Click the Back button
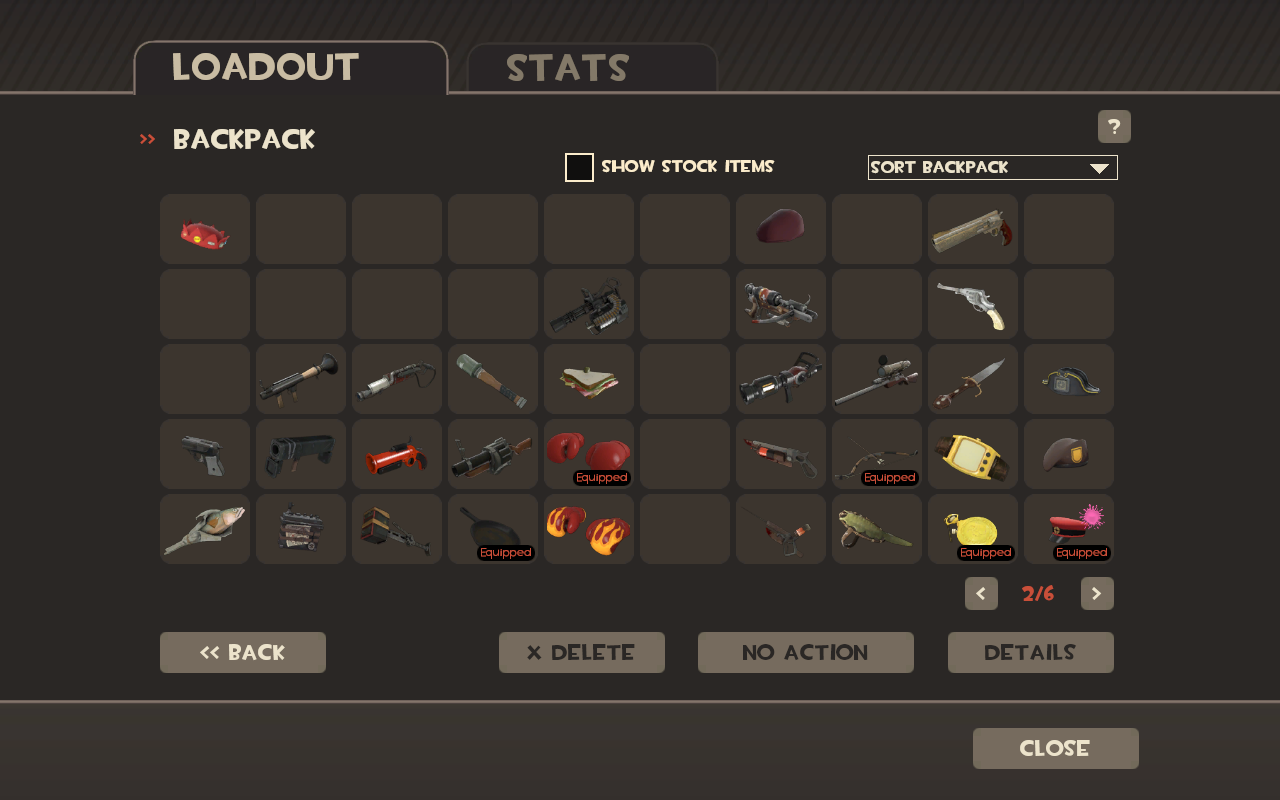The height and width of the screenshot is (800, 1280). tap(242, 652)
